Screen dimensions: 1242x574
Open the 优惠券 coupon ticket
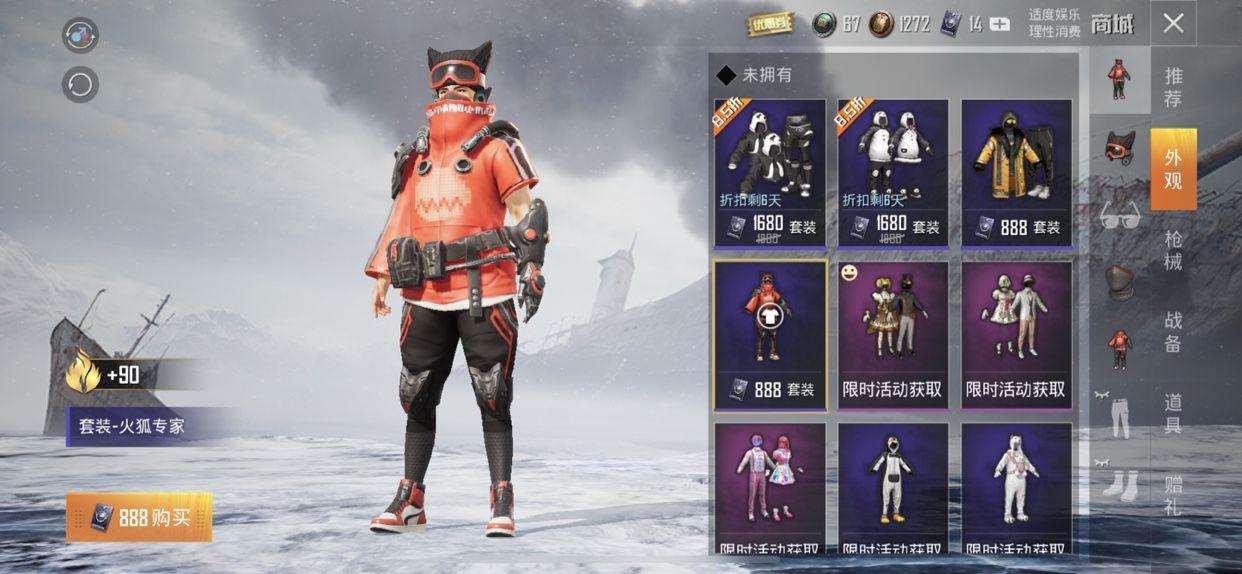click(x=770, y=24)
